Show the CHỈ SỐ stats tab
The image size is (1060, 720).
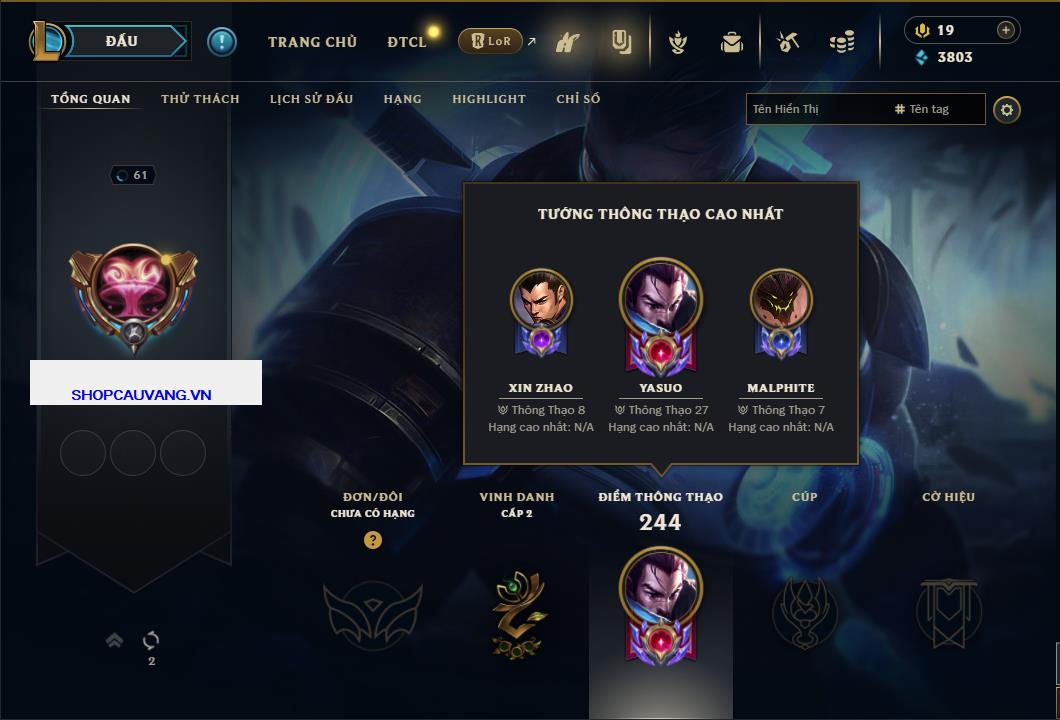pyautogui.click(x=578, y=99)
